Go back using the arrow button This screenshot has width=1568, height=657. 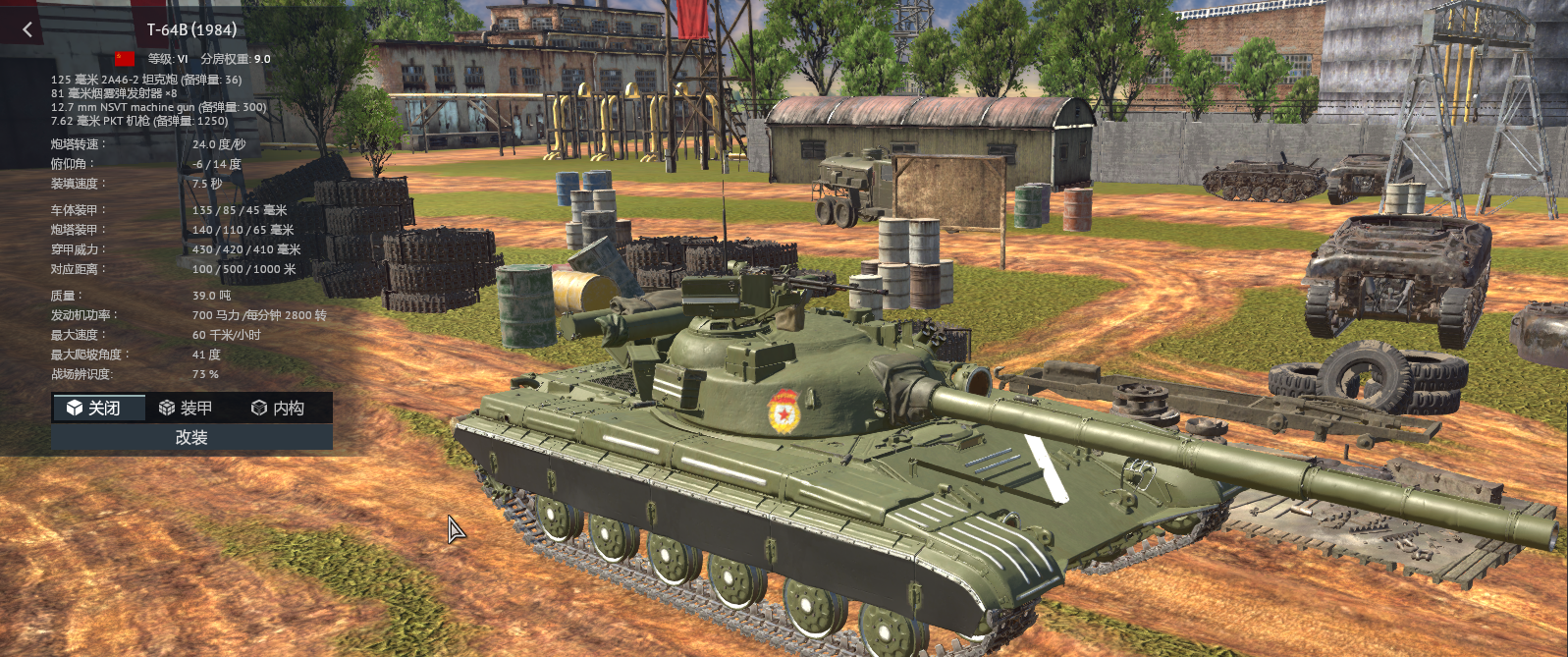coord(27,29)
